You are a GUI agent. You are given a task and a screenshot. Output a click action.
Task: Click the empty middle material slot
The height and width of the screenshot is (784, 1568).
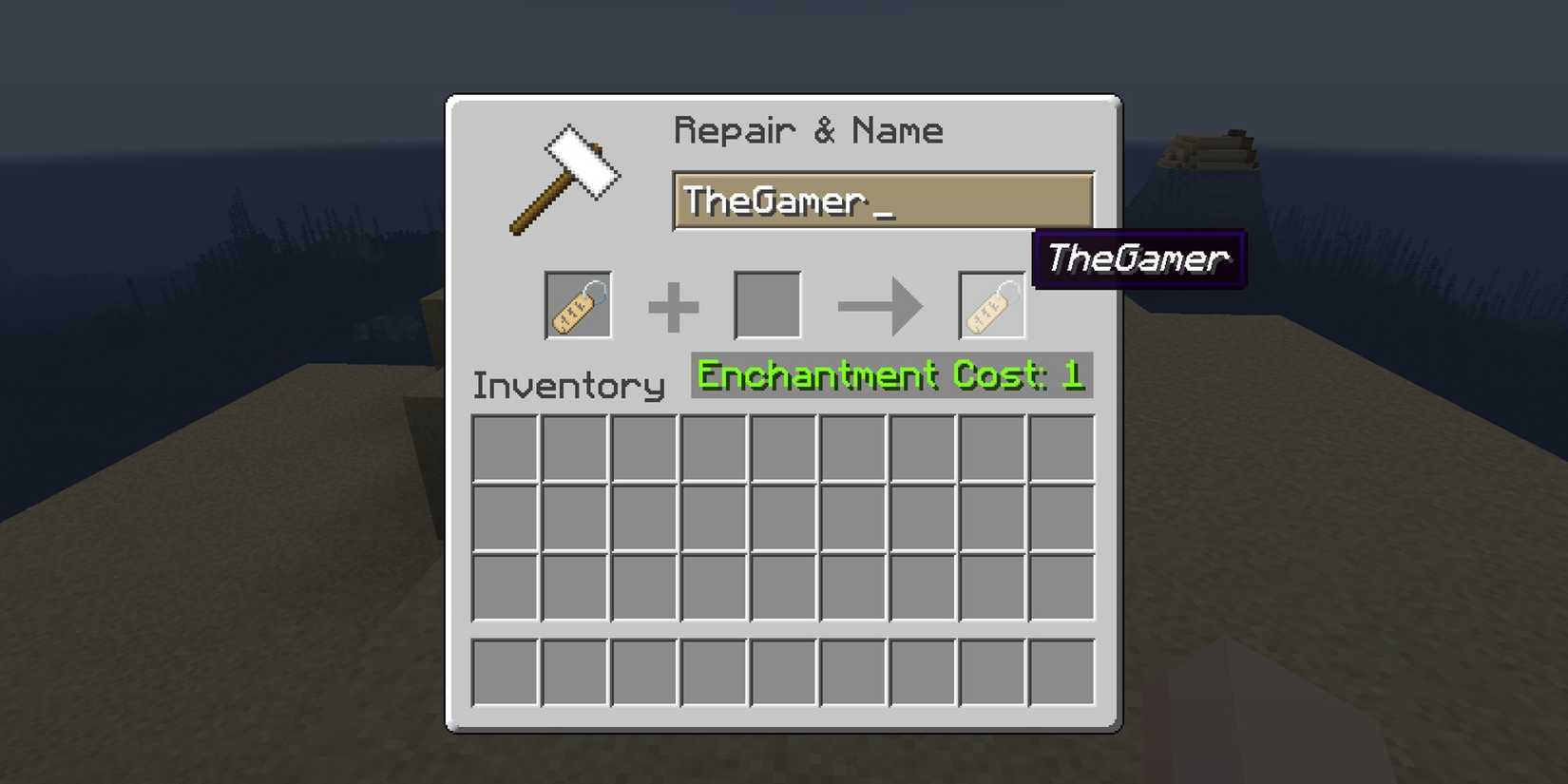click(767, 304)
